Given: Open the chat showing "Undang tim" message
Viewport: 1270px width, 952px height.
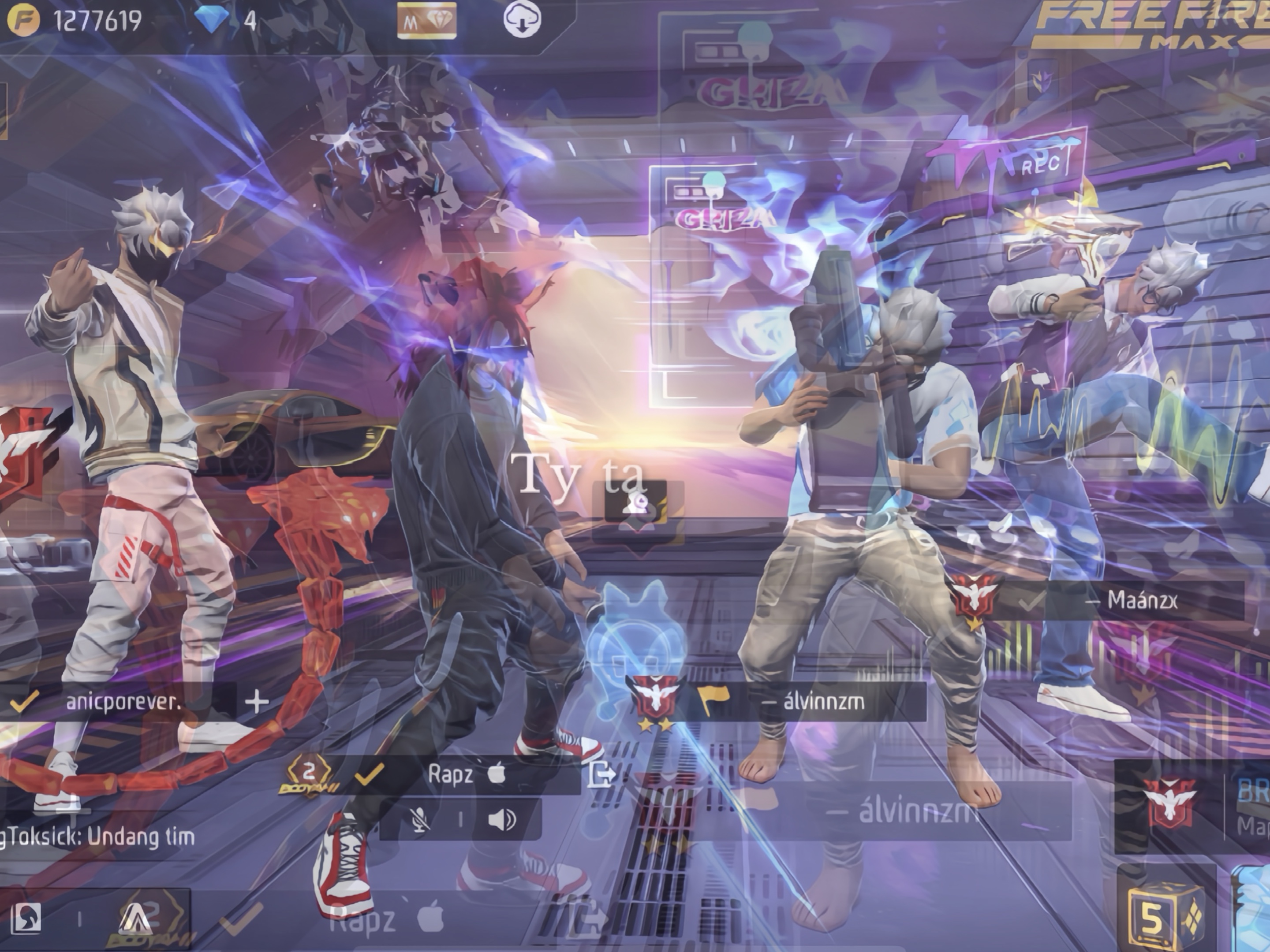Looking at the screenshot, I should (x=97, y=837).
